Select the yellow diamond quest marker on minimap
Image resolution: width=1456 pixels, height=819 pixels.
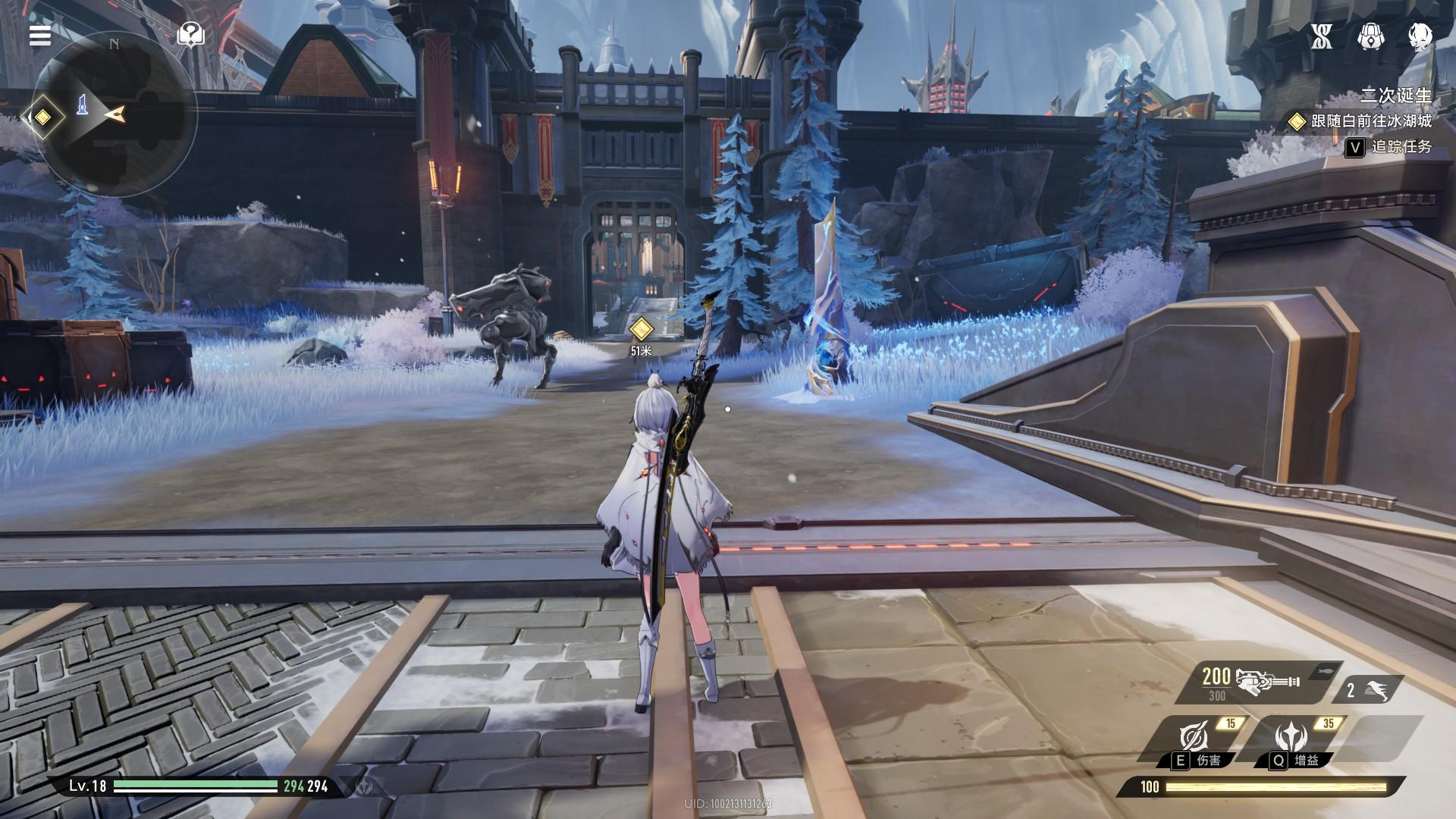(x=43, y=117)
